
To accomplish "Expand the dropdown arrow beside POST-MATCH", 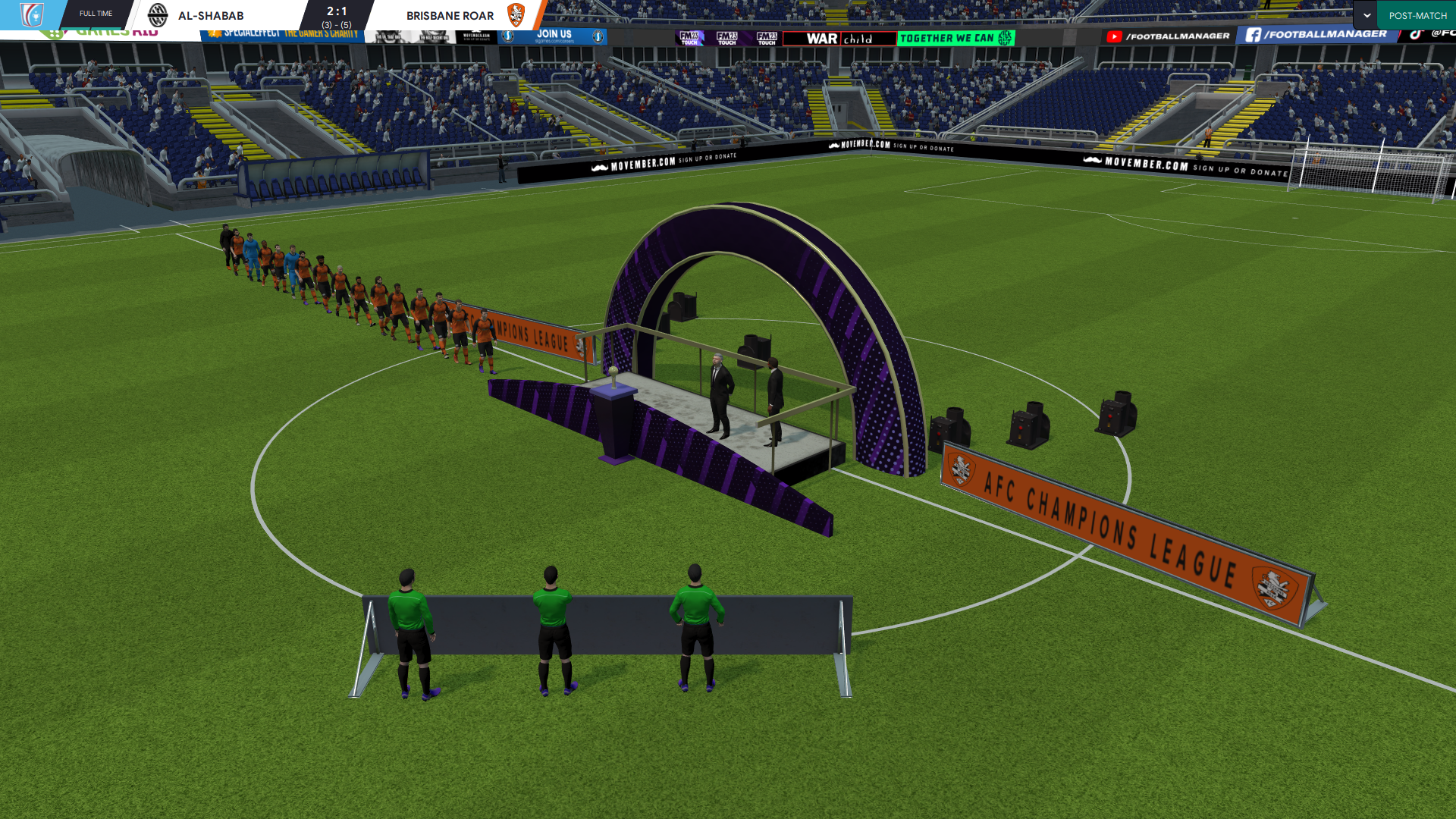I will pos(1367,15).
